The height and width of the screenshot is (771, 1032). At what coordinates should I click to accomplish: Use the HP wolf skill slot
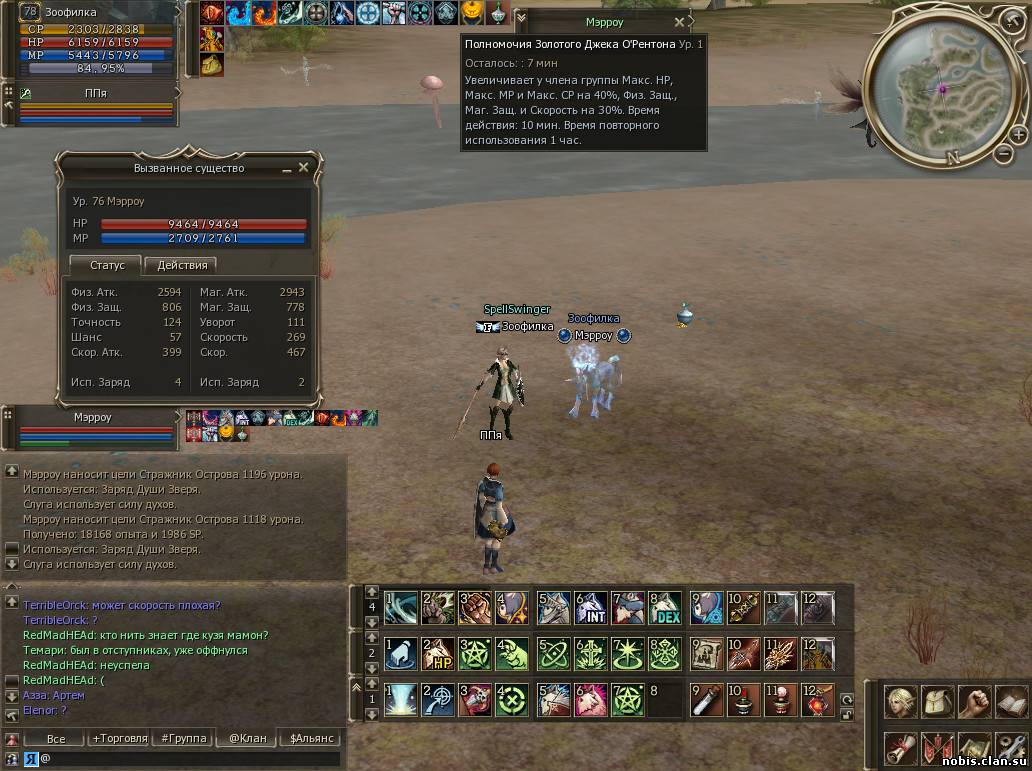click(438, 653)
